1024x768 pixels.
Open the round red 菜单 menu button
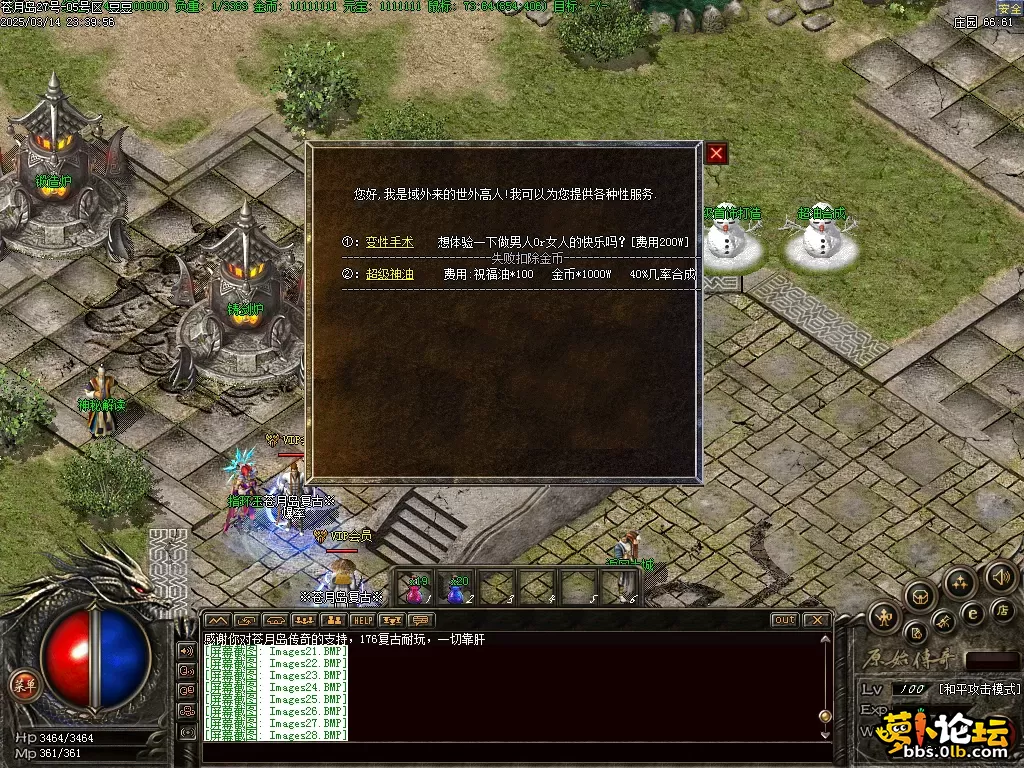pyautogui.click(x=22, y=684)
